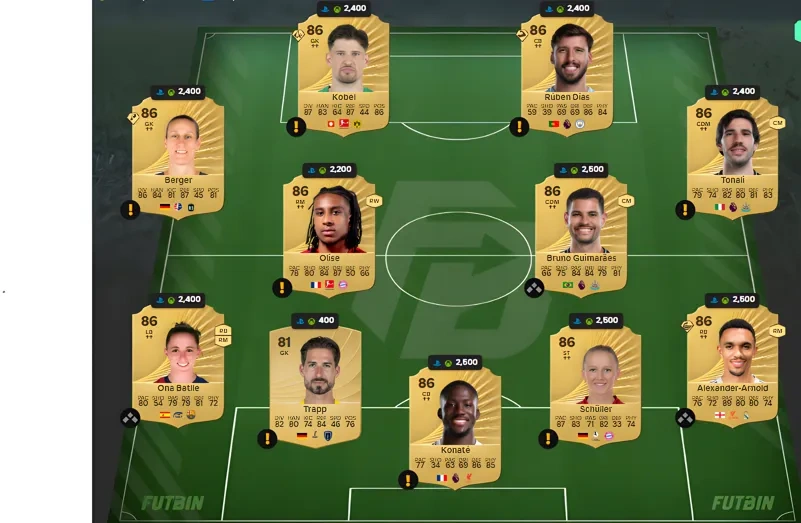Click the chemistry icon beside Alexander-Arnold
The height and width of the screenshot is (523, 801).
pos(685,418)
